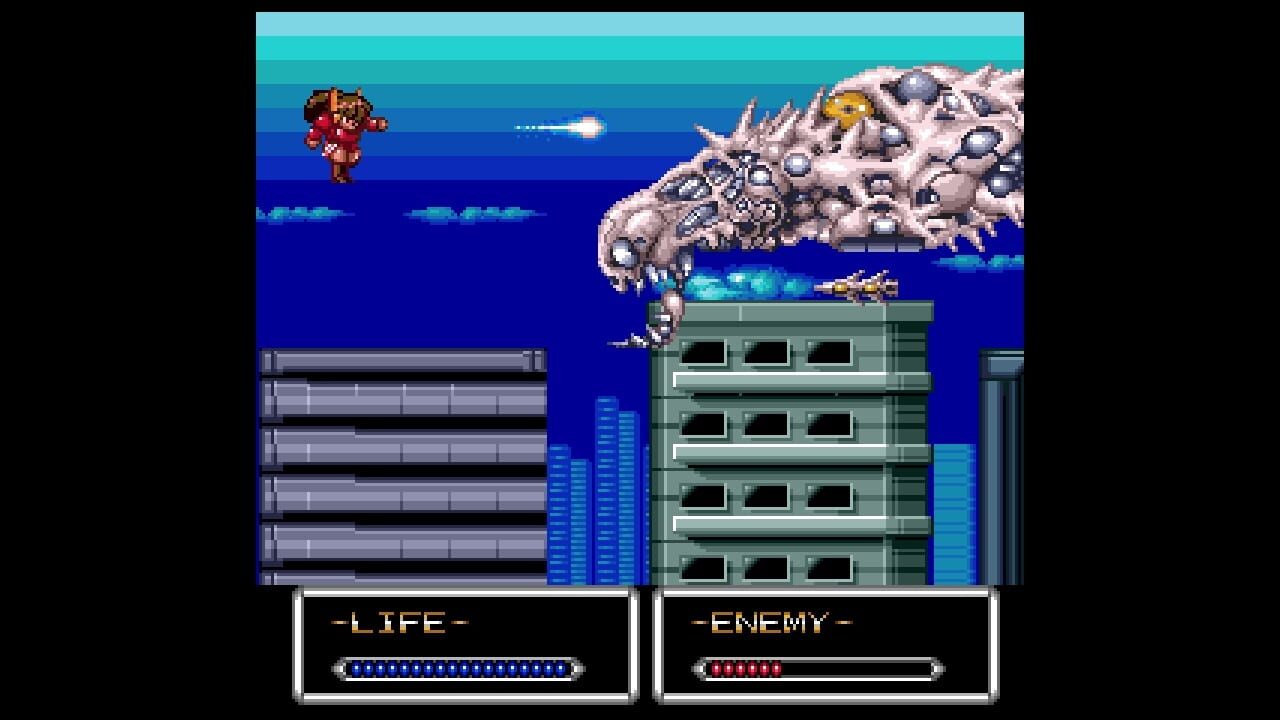
Task: Select the red-suited player character
Action: (340, 135)
